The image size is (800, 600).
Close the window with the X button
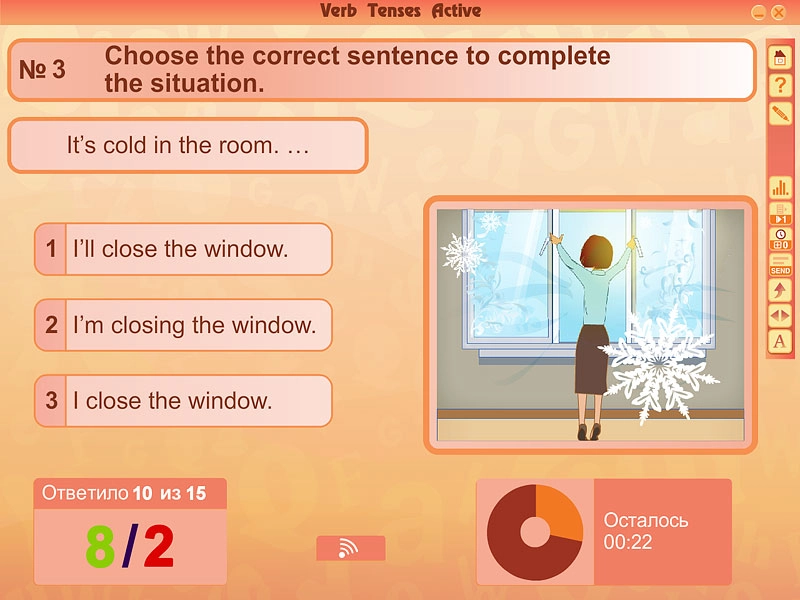[x=779, y=13]
